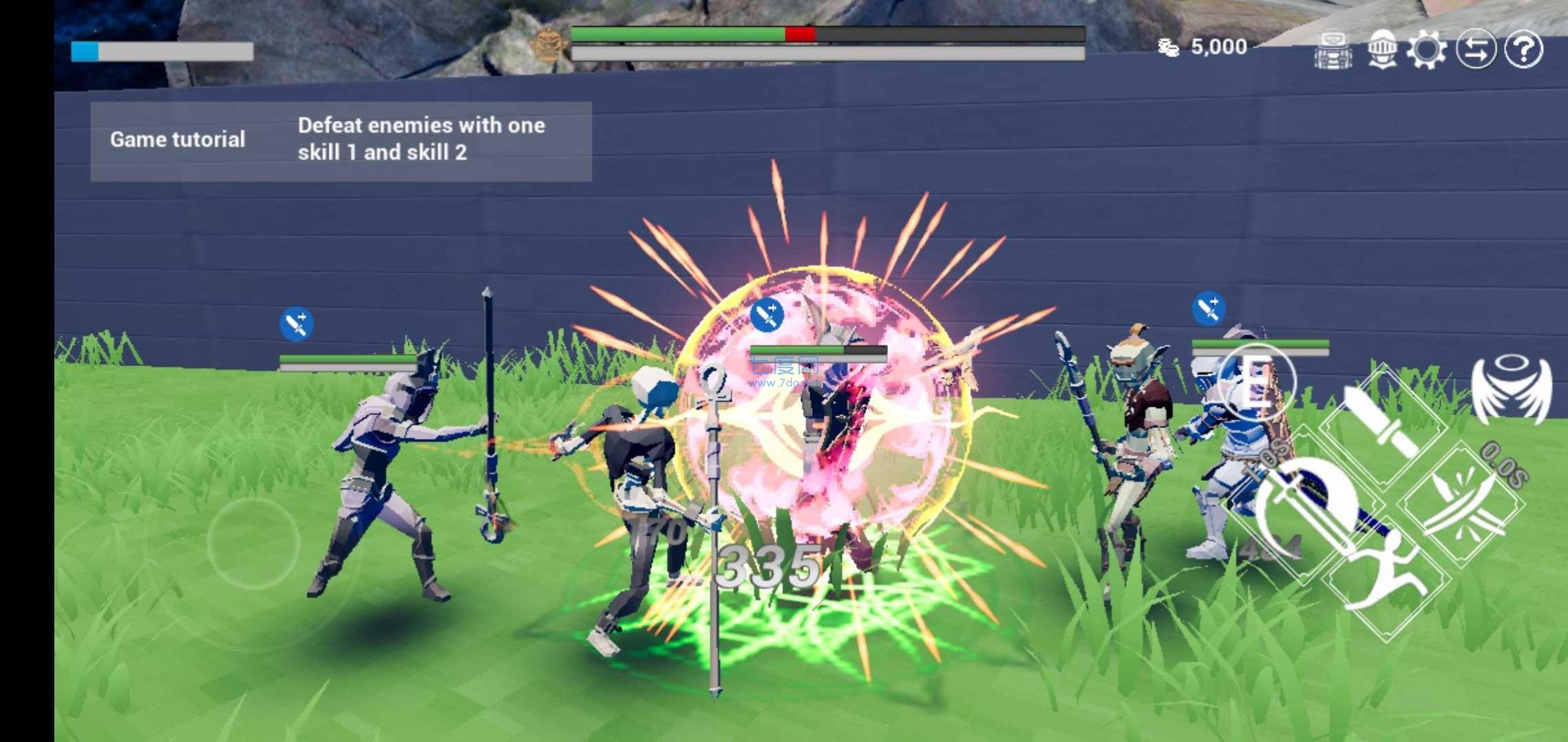Click the blue sword marker above the leftmost knight
Image resolution: width=1568 pixels, height=742 pixels.
coord(296,321)
